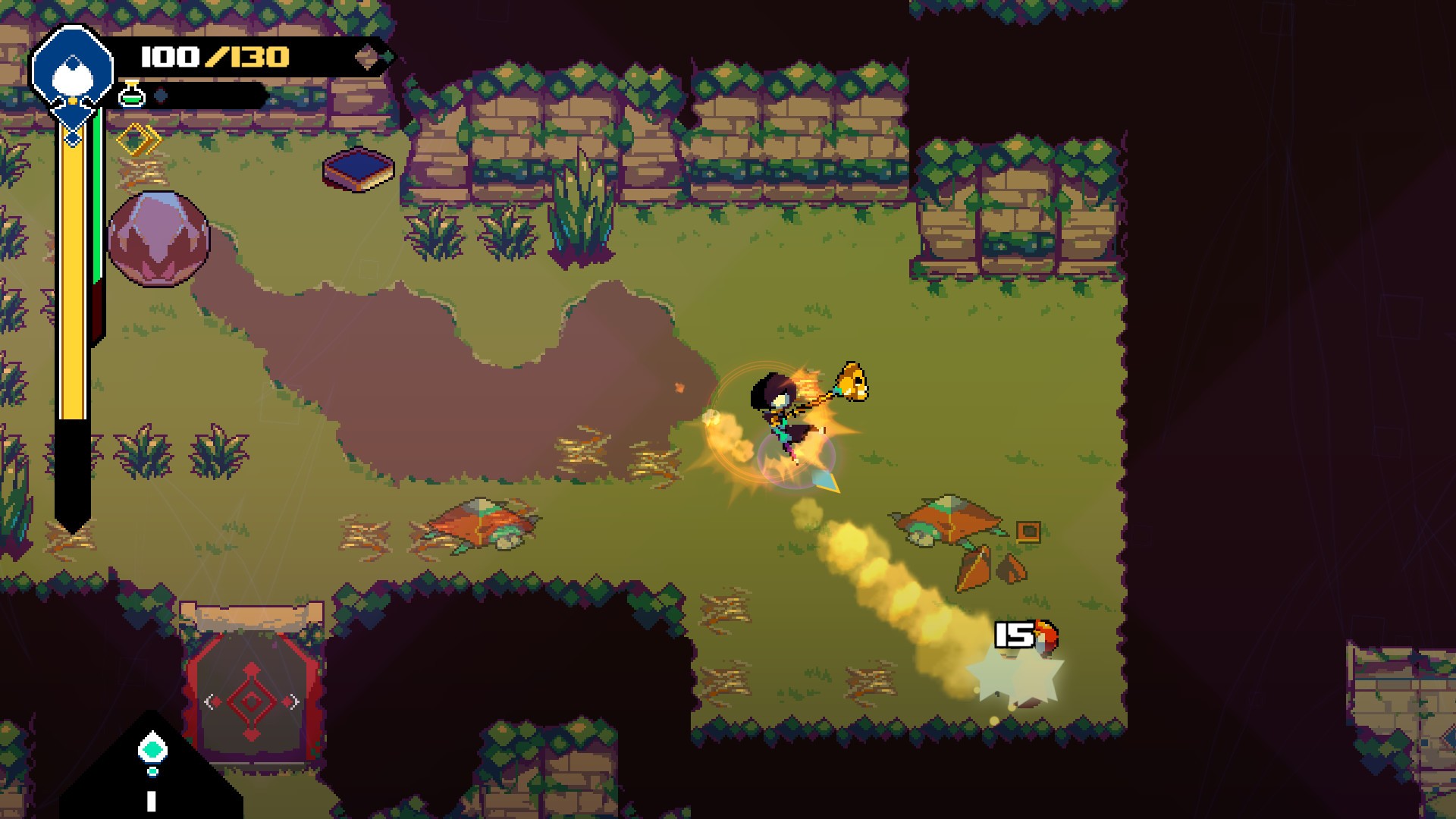Select the green potion flask icon
This screenshot has width=1456, height=819.
(x=132, y=95)
